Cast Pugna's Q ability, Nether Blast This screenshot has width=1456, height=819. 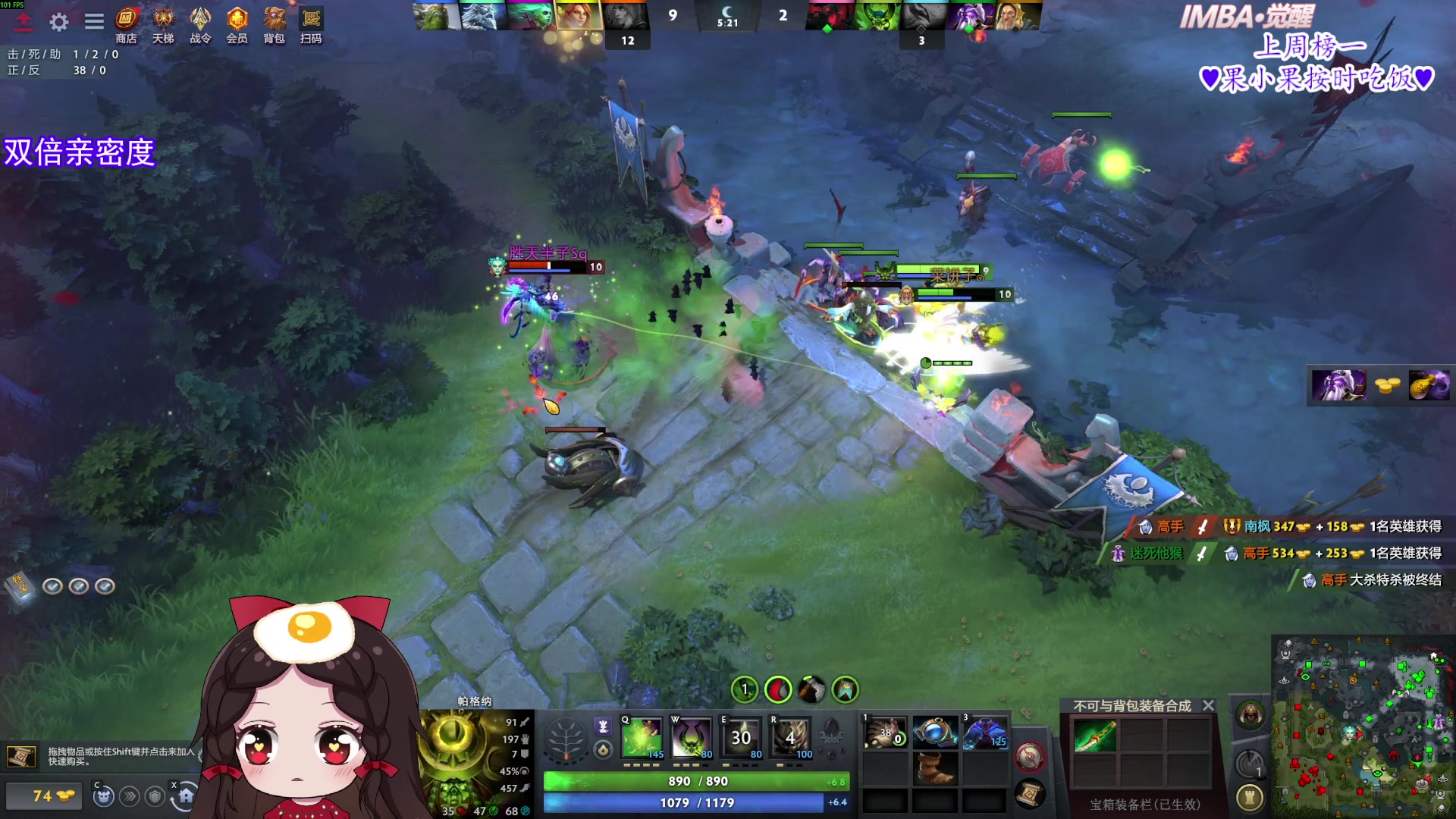point(642,736)
